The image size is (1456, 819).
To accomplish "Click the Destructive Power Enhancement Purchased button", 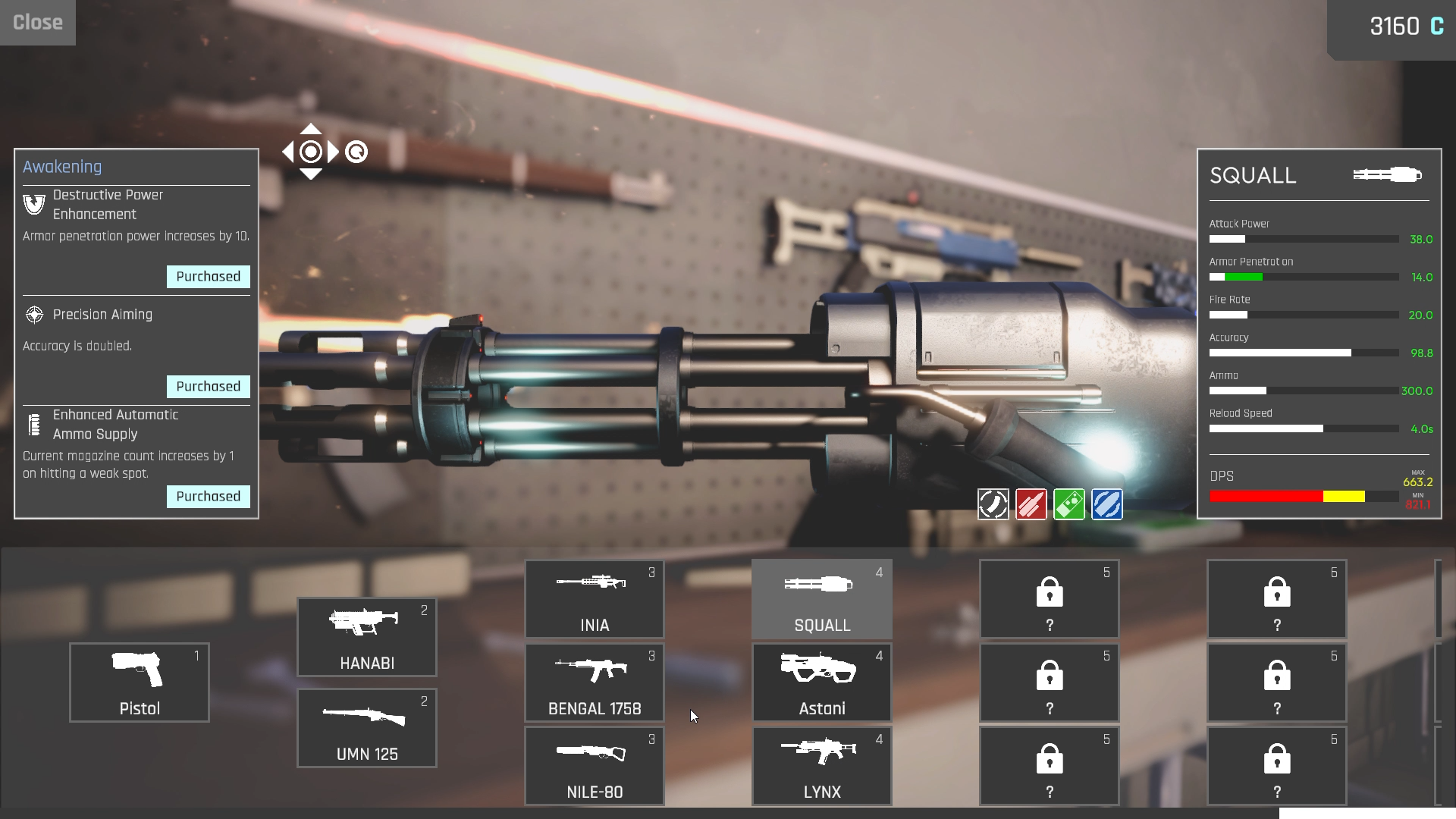I will click(x=209, y=277).
